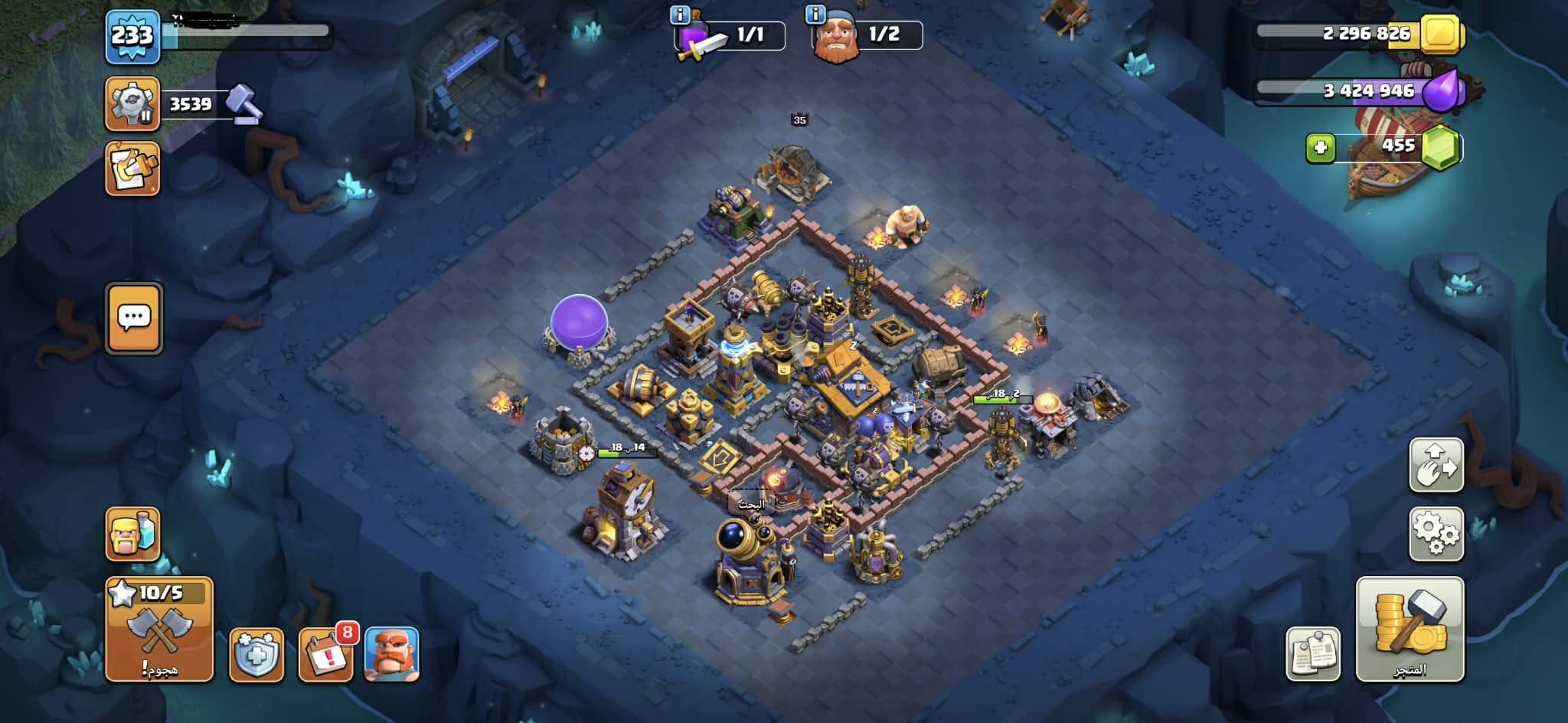
Task: Open the events calendar with 8 notifications
Action: click(x=326, y=655)
